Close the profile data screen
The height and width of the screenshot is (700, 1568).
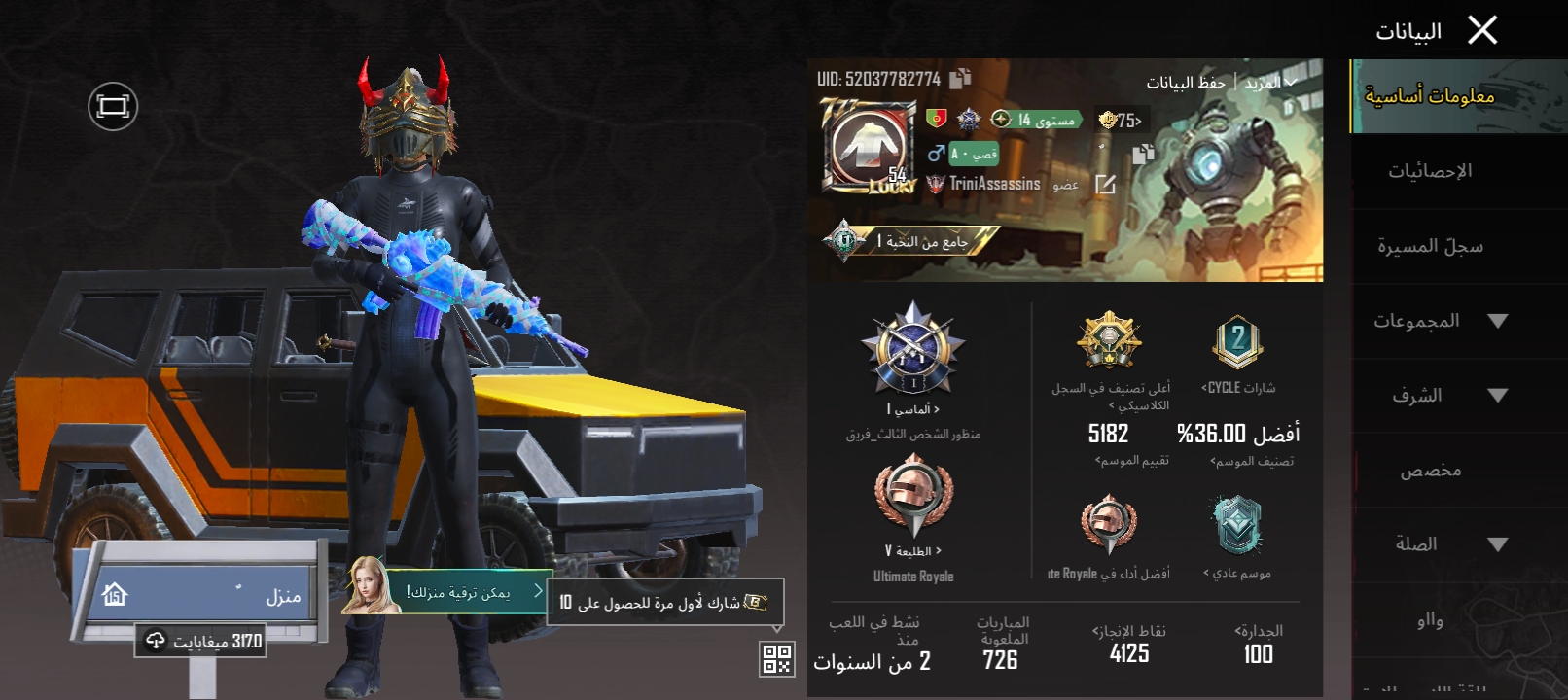1481,31
